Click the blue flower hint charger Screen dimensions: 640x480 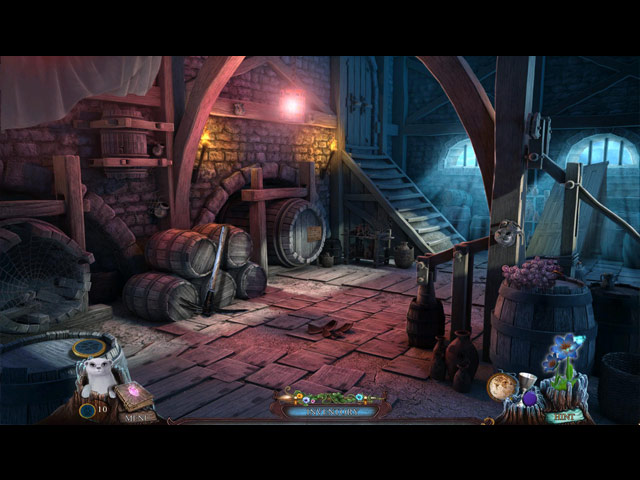(568, 351)
